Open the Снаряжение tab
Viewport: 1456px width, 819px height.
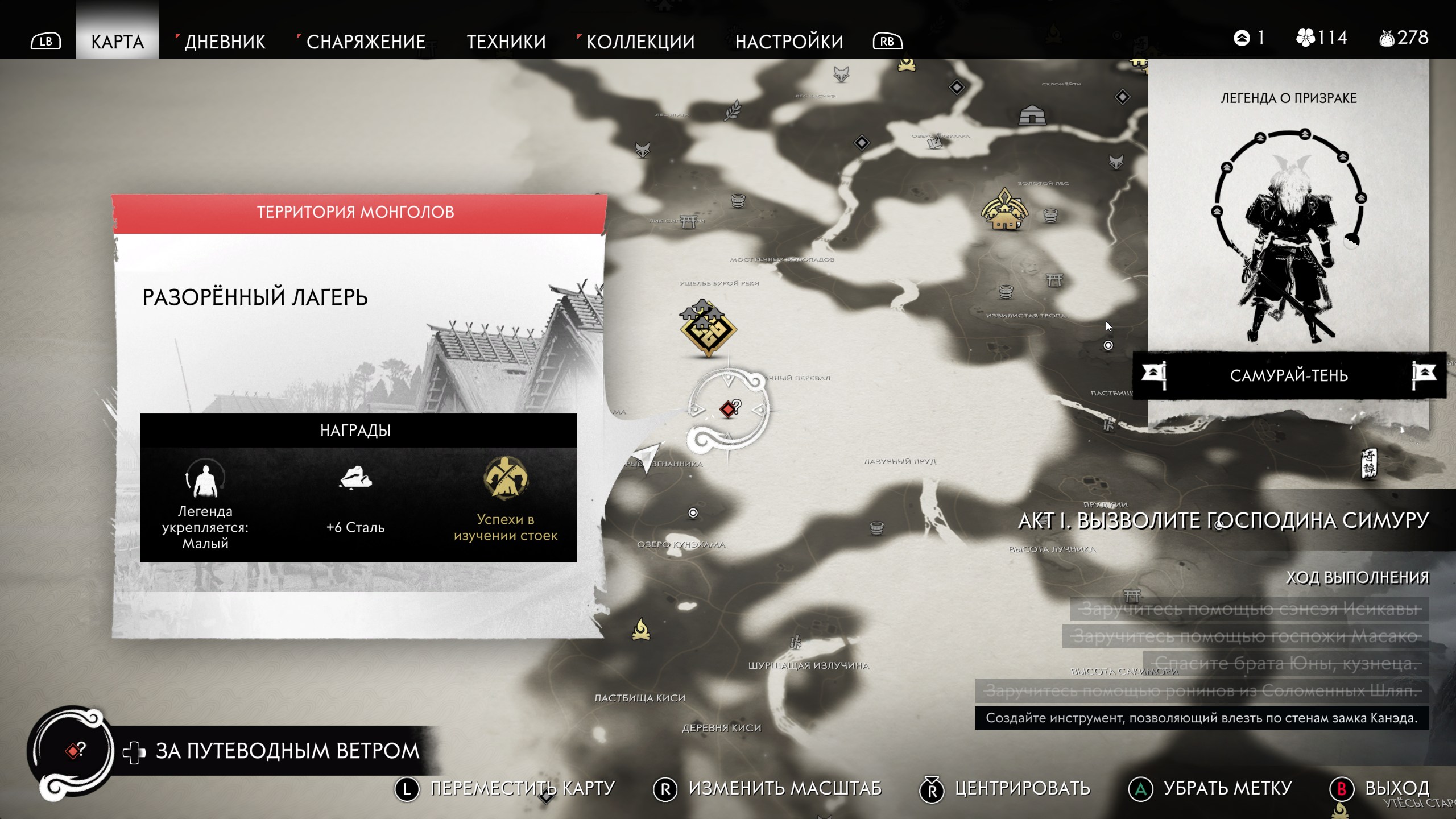pyautogui.click(x=366, y=42)
